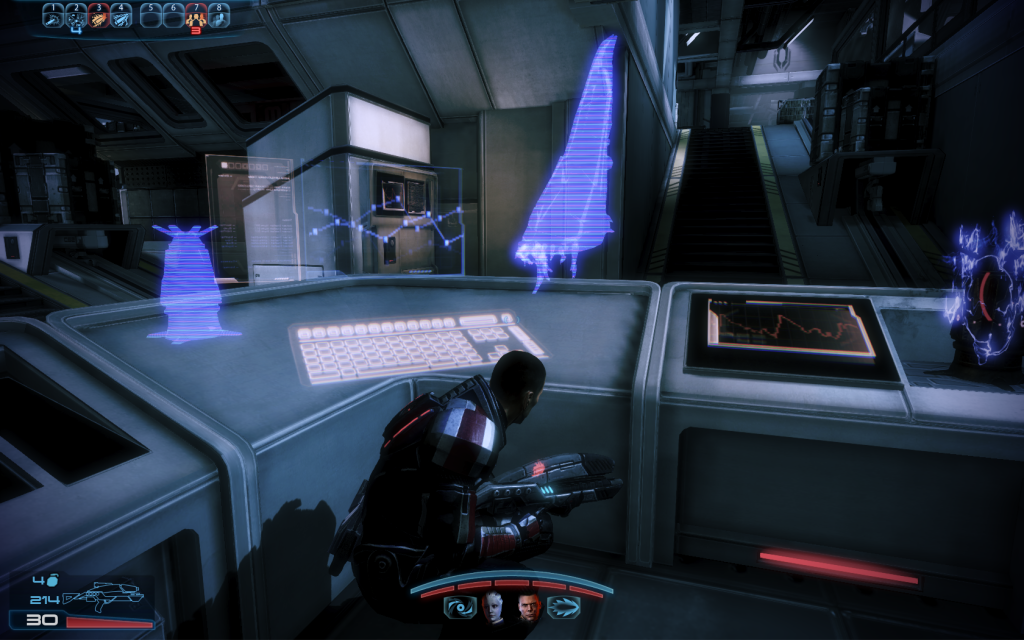The width and height of the screenshot is (1024, 640).
Task: Select the asari squadmate portrait
Action: click(493, 607)
